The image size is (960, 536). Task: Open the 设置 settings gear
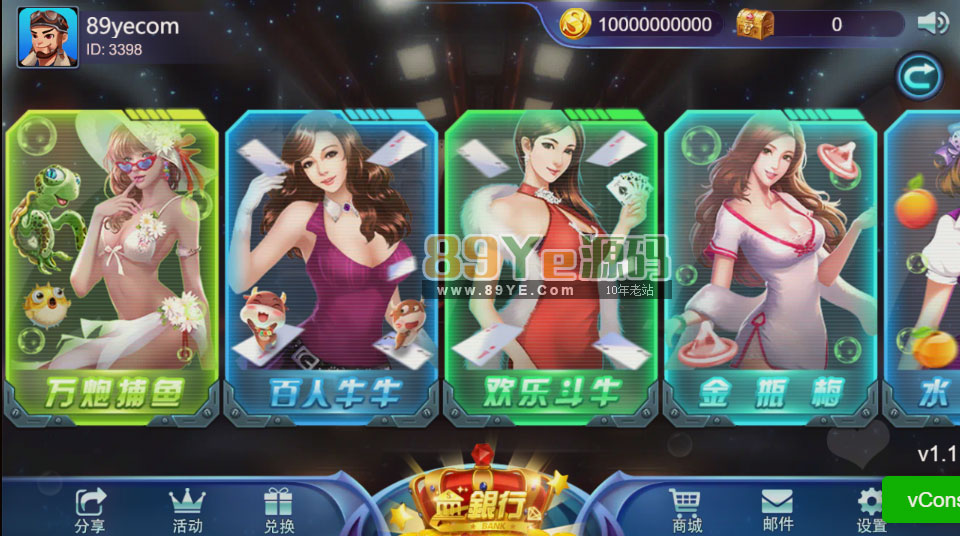(x=871, y=510)
